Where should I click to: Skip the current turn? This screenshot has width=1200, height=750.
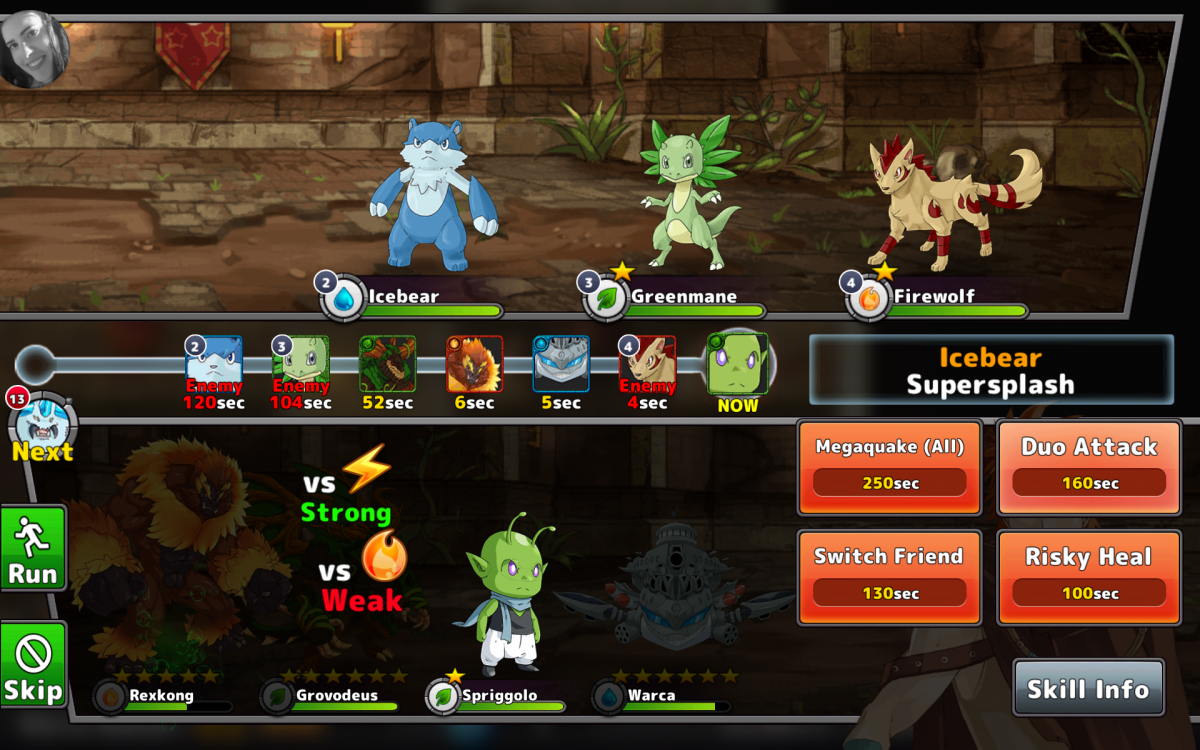tap(33, 664)
